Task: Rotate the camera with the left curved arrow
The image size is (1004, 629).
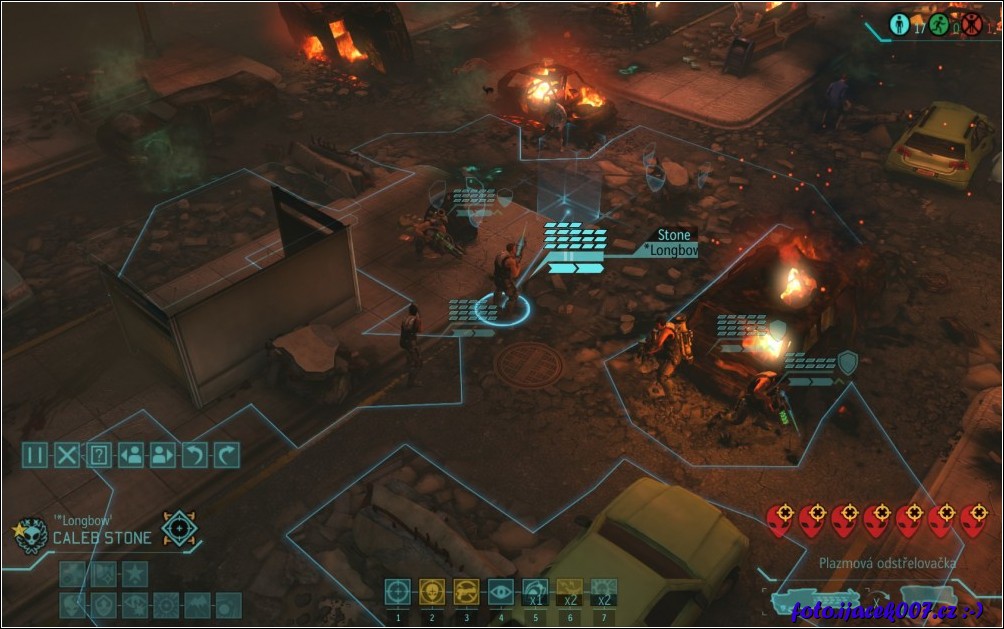Action: [x=195, y=455]
